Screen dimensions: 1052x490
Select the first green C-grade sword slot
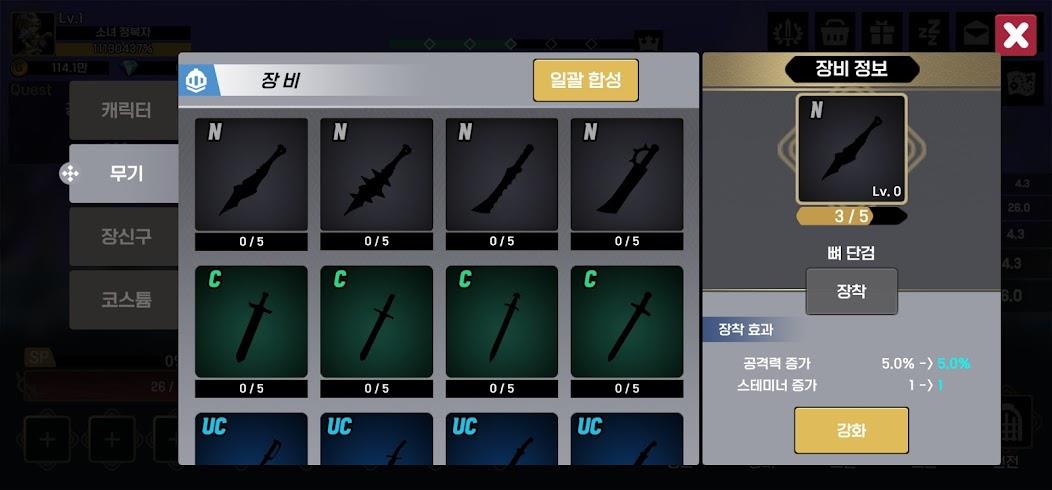pos(251,323)
